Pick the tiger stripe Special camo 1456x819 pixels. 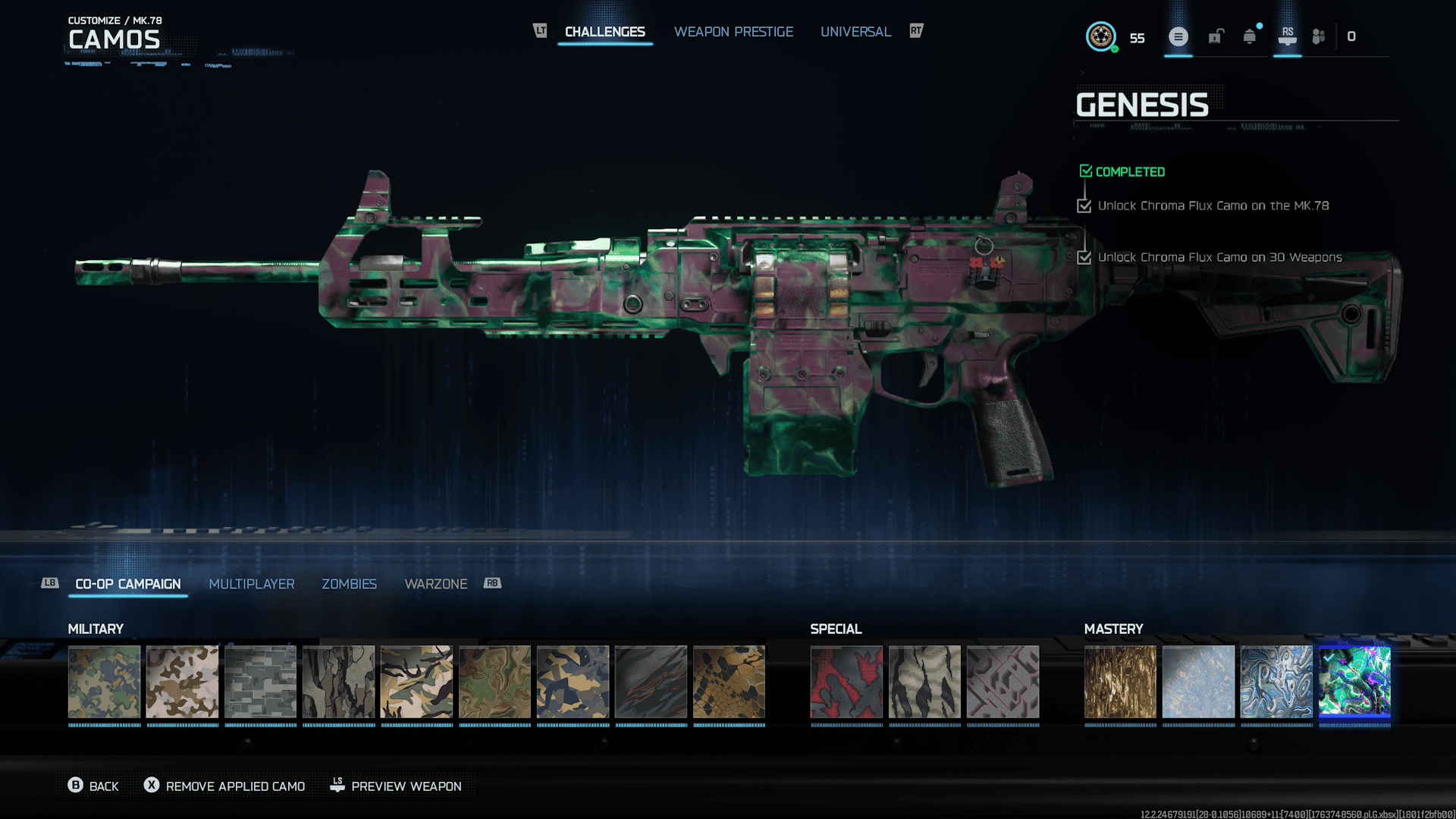pos(924,681)
